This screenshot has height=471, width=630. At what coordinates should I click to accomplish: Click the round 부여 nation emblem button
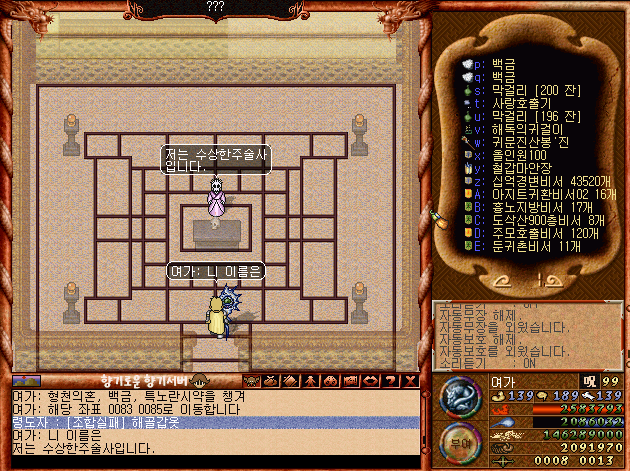click(x=459, y=441)
